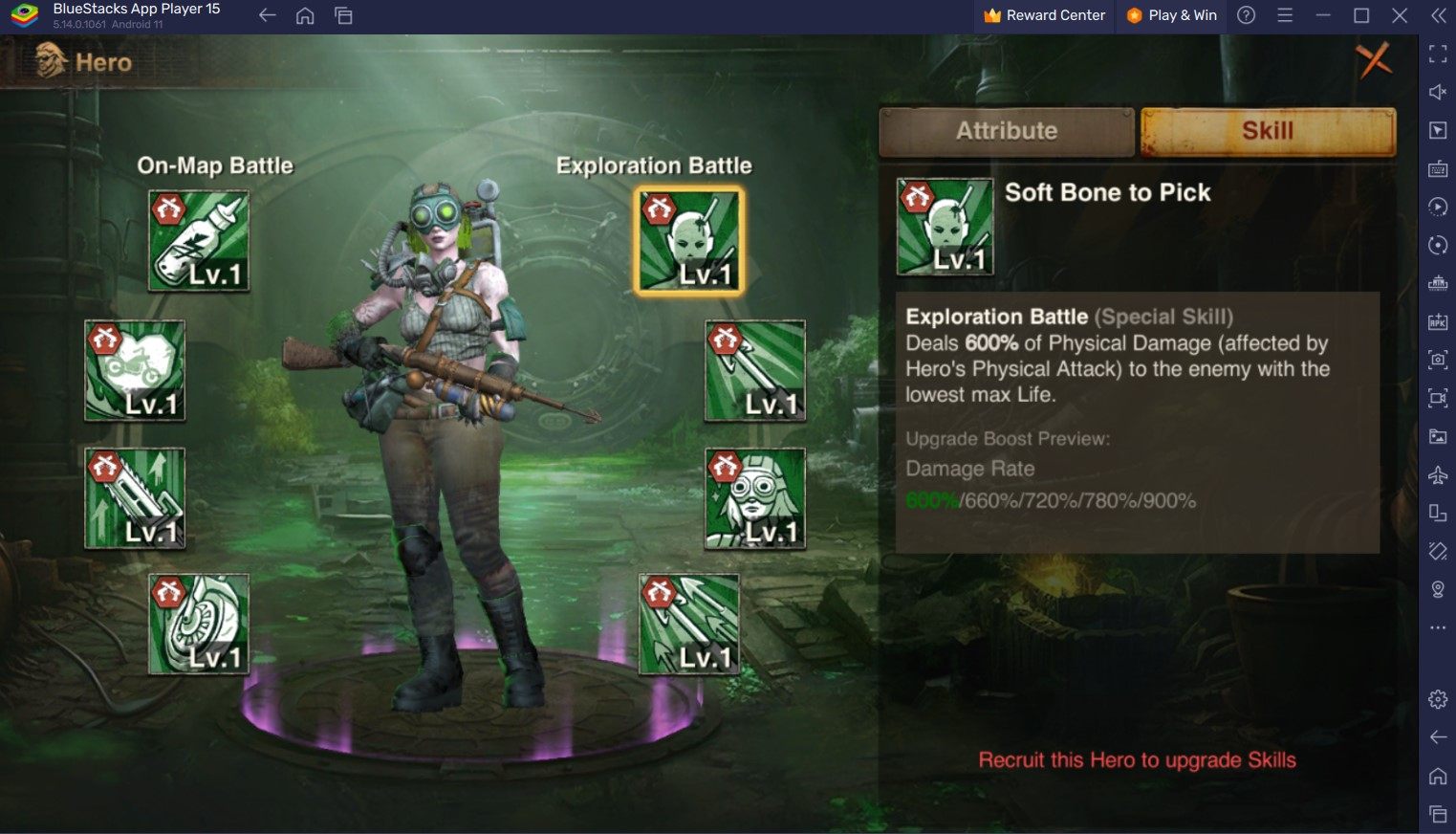
Task: Select the triple arrows skill icon
Action: (688, 625)
